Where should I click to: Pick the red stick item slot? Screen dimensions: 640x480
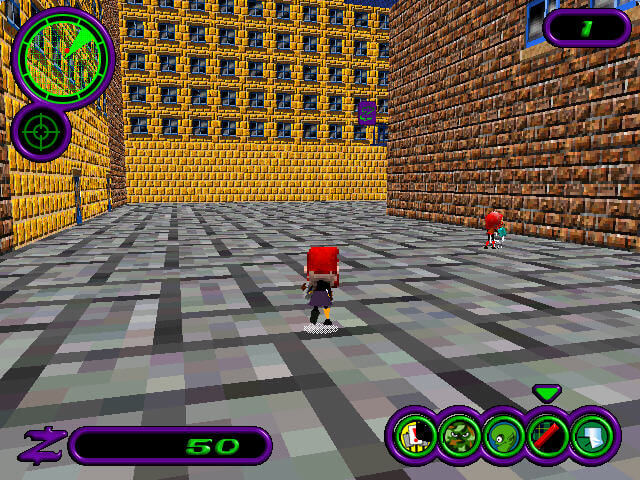tap(547, 436)
